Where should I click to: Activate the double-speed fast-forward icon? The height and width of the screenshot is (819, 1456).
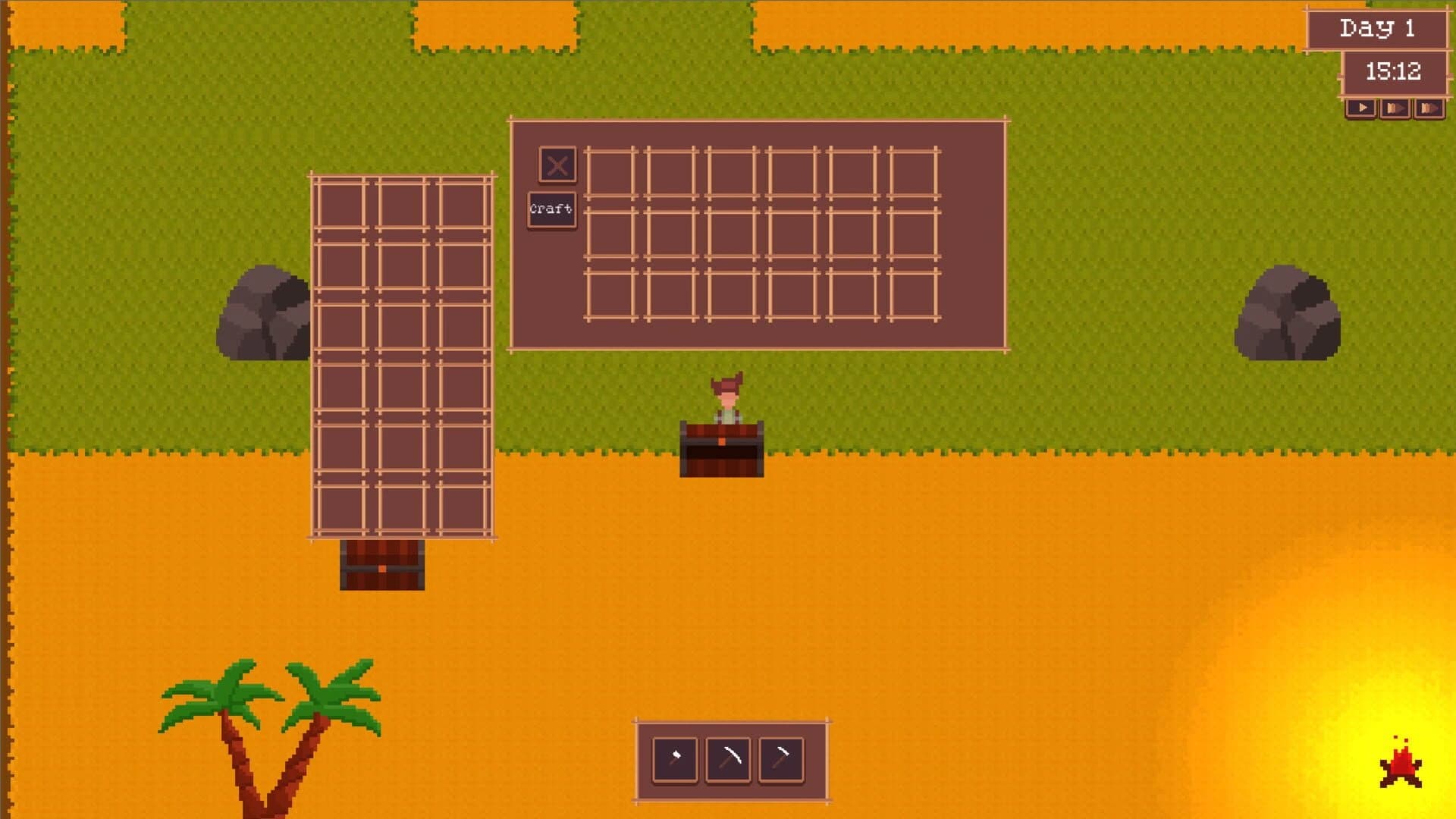pos(1395,108)
